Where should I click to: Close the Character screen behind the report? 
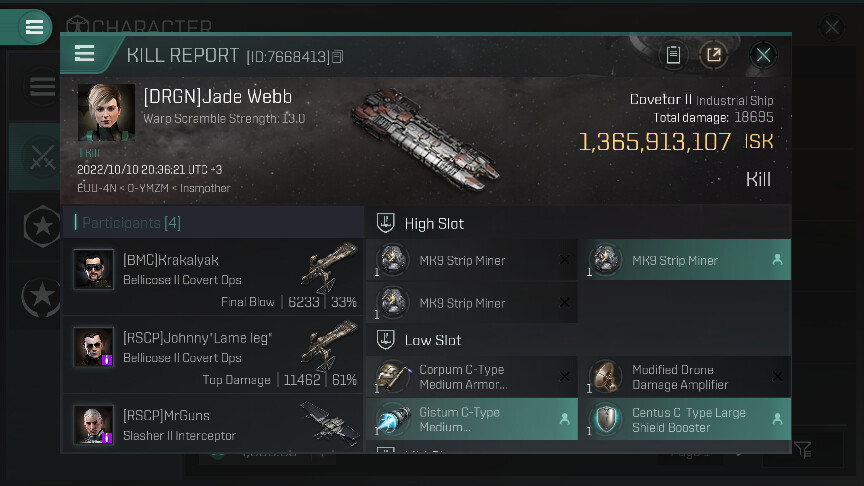(832, 27)
